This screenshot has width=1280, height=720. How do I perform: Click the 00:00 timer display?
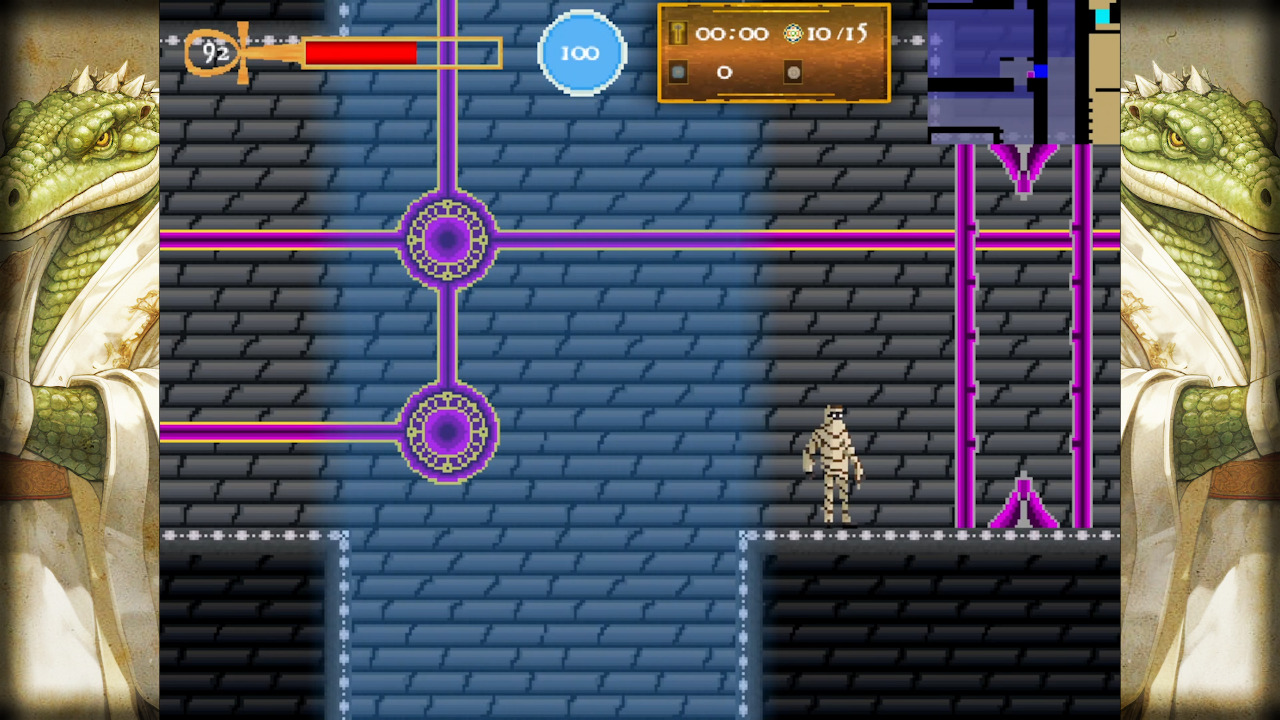click(x=733, y=33)
